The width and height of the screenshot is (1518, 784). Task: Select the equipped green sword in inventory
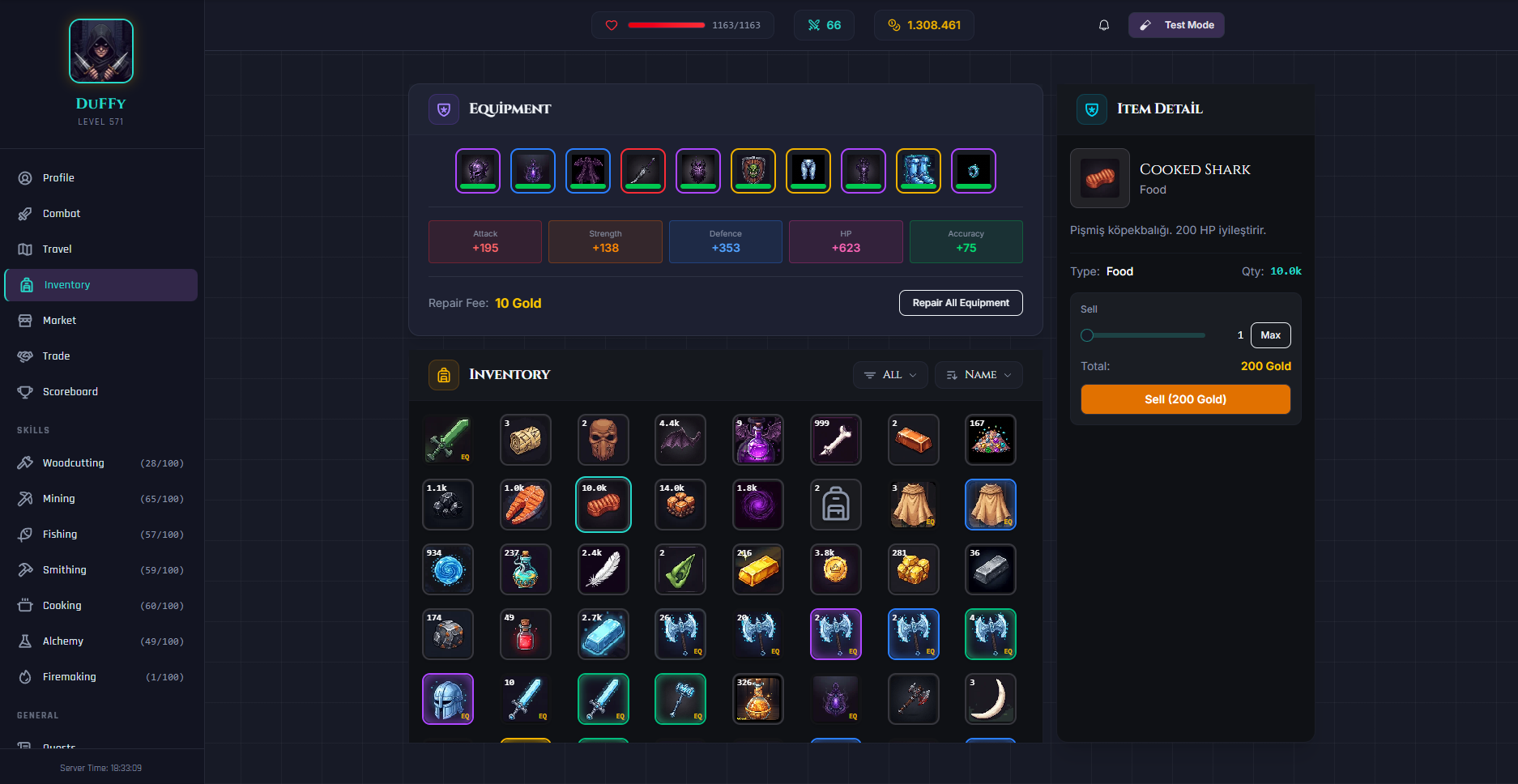tap(447, 440)
